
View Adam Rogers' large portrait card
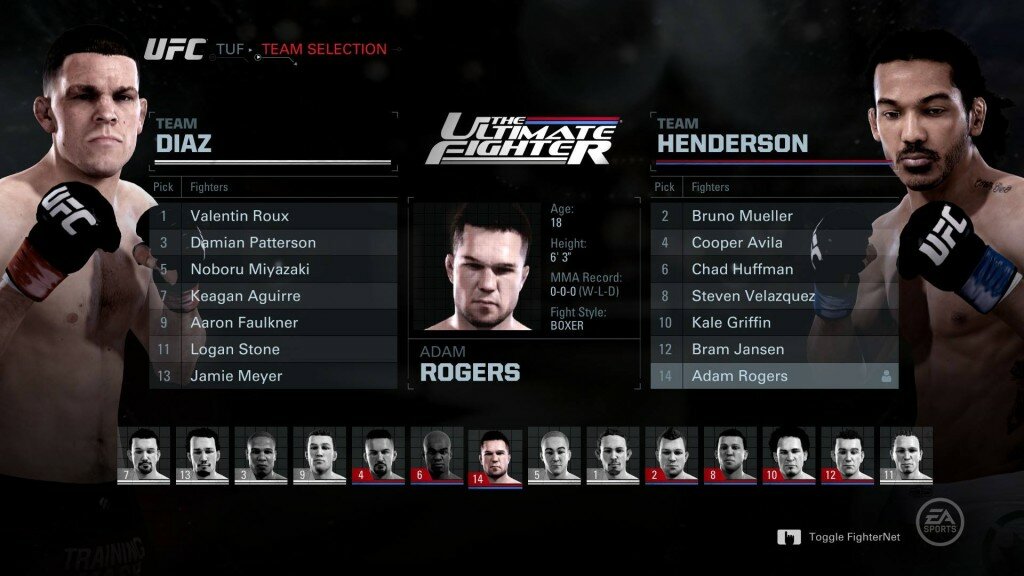[x=476, y=268]
